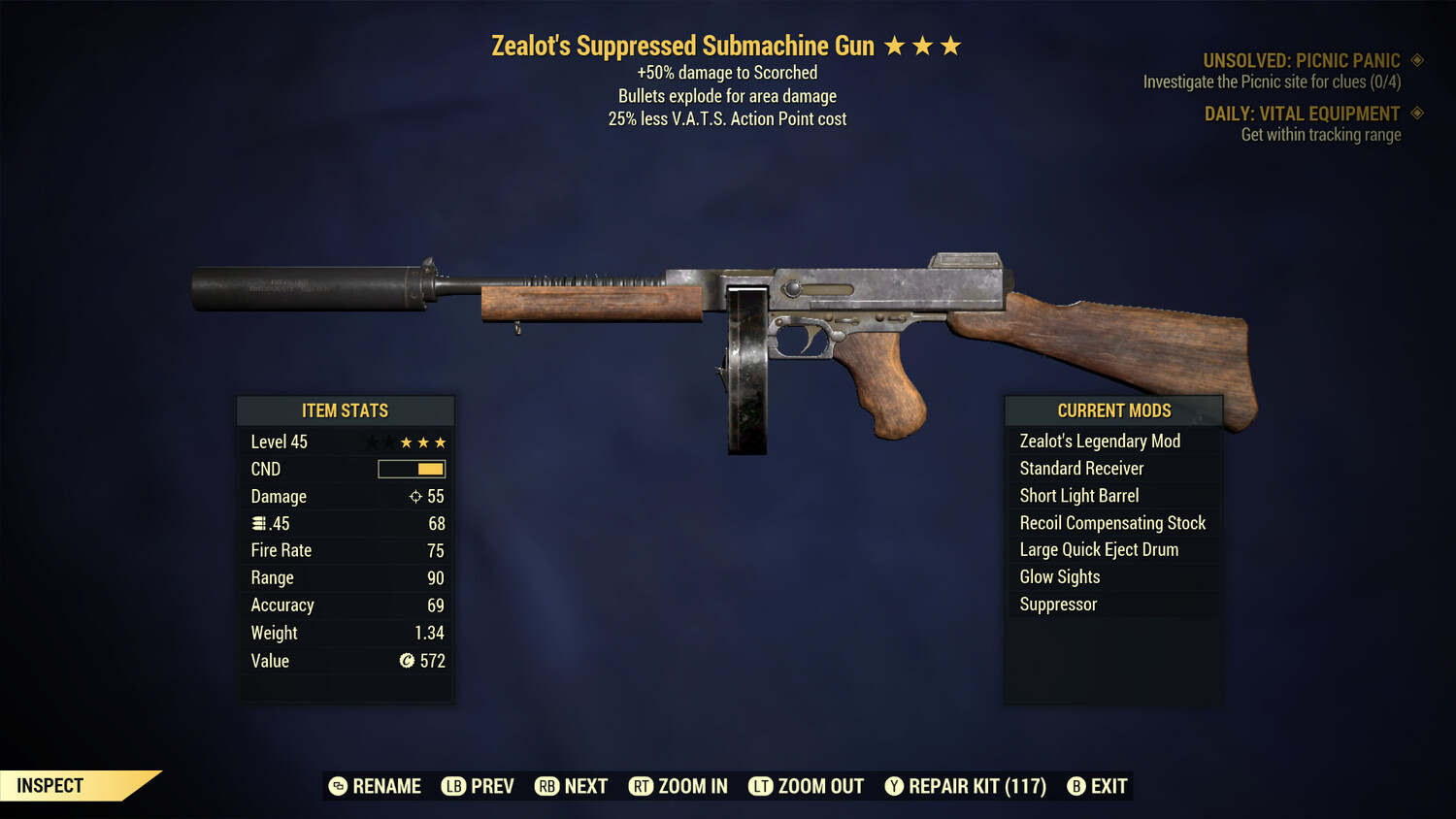Click the LB icon beside PREV
1456x819 pixels.
452,786
